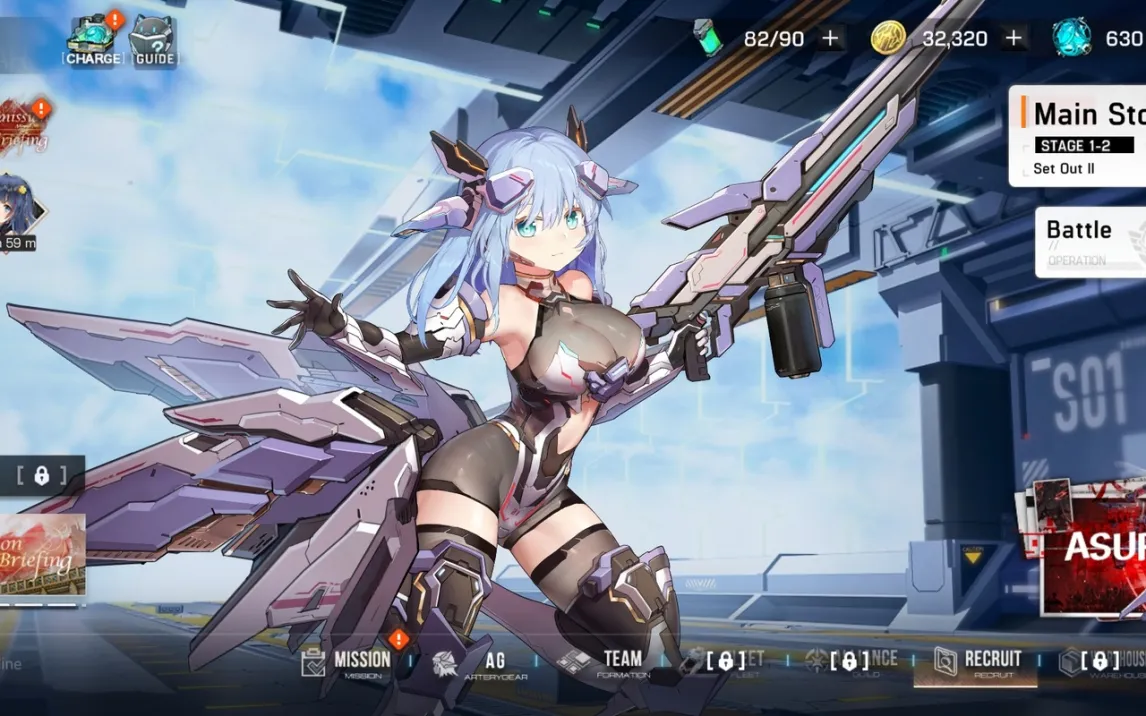Open the AG ArteryGear menu
The width and height of the screenshot is (1146, 716).
(x=481, y=662)
